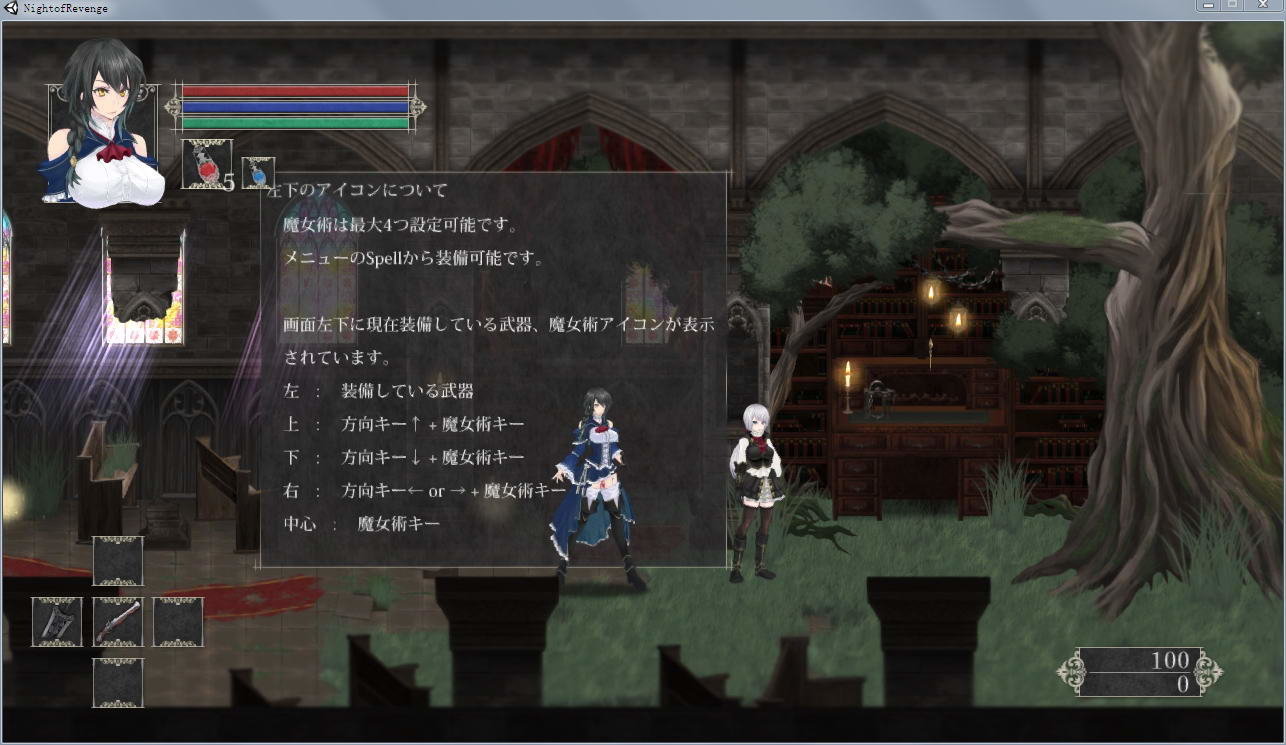Click the empty right spell slot
Viewport: 1286px width, 745px height.
[178, 621]
